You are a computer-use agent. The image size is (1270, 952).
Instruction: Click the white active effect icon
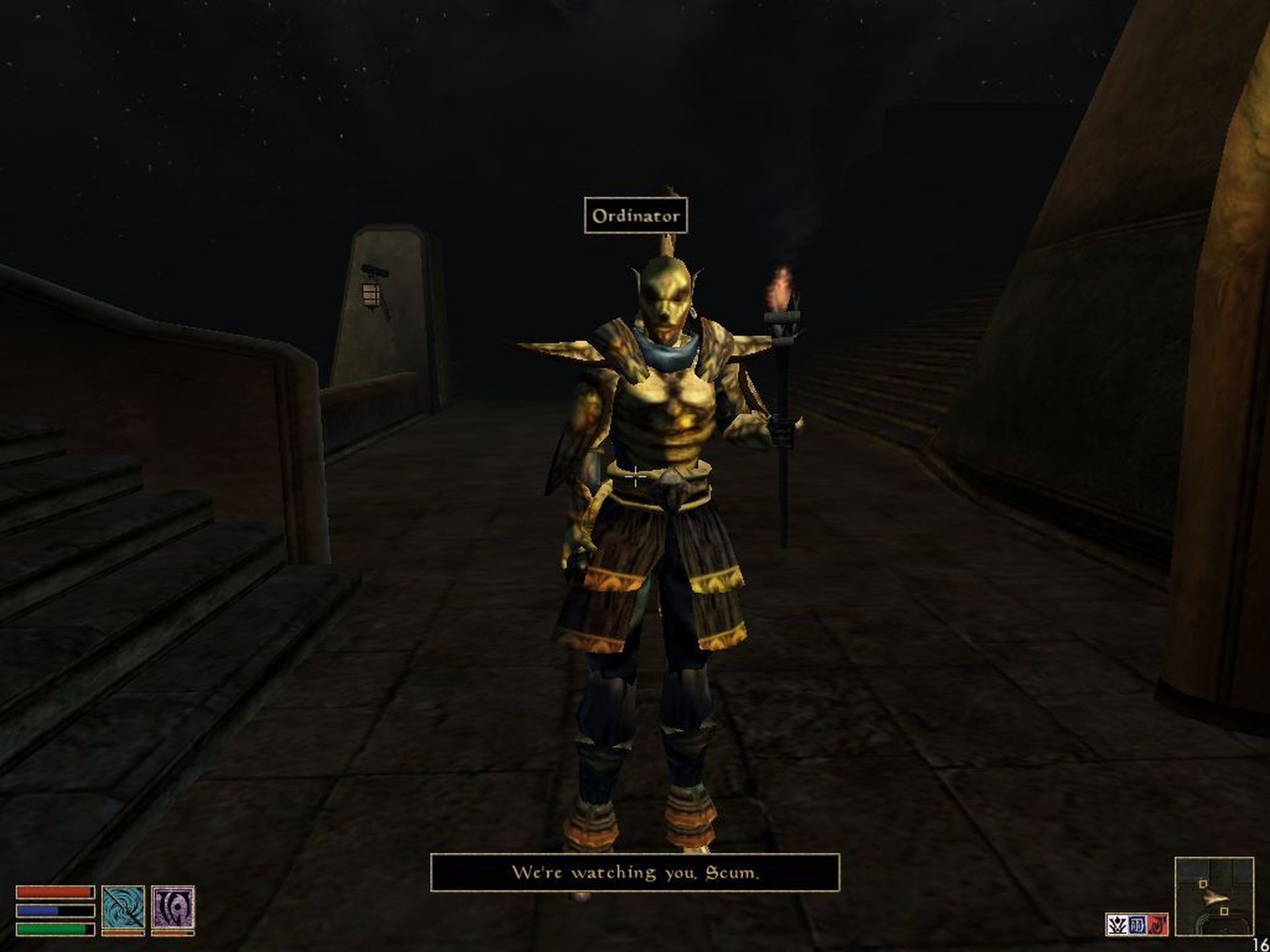click(x=1117, y=925)
